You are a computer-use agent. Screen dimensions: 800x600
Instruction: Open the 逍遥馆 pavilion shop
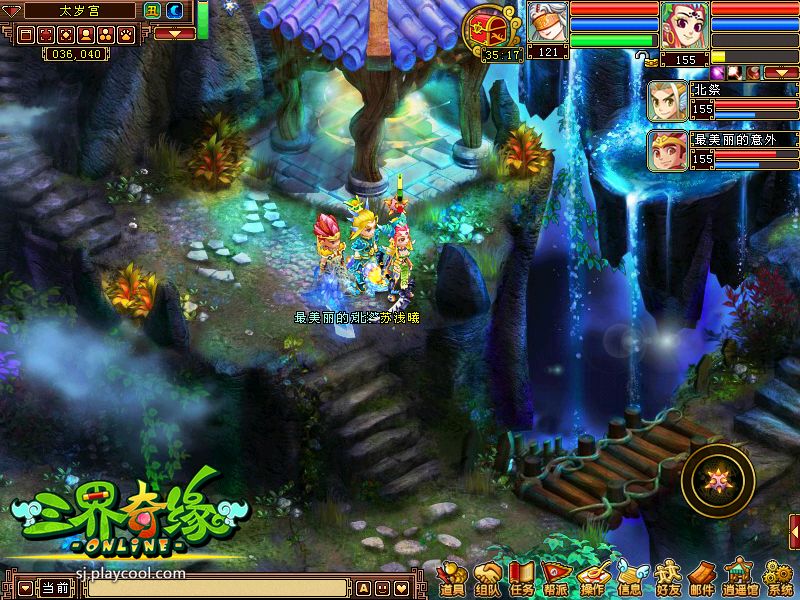coord(740,579)
